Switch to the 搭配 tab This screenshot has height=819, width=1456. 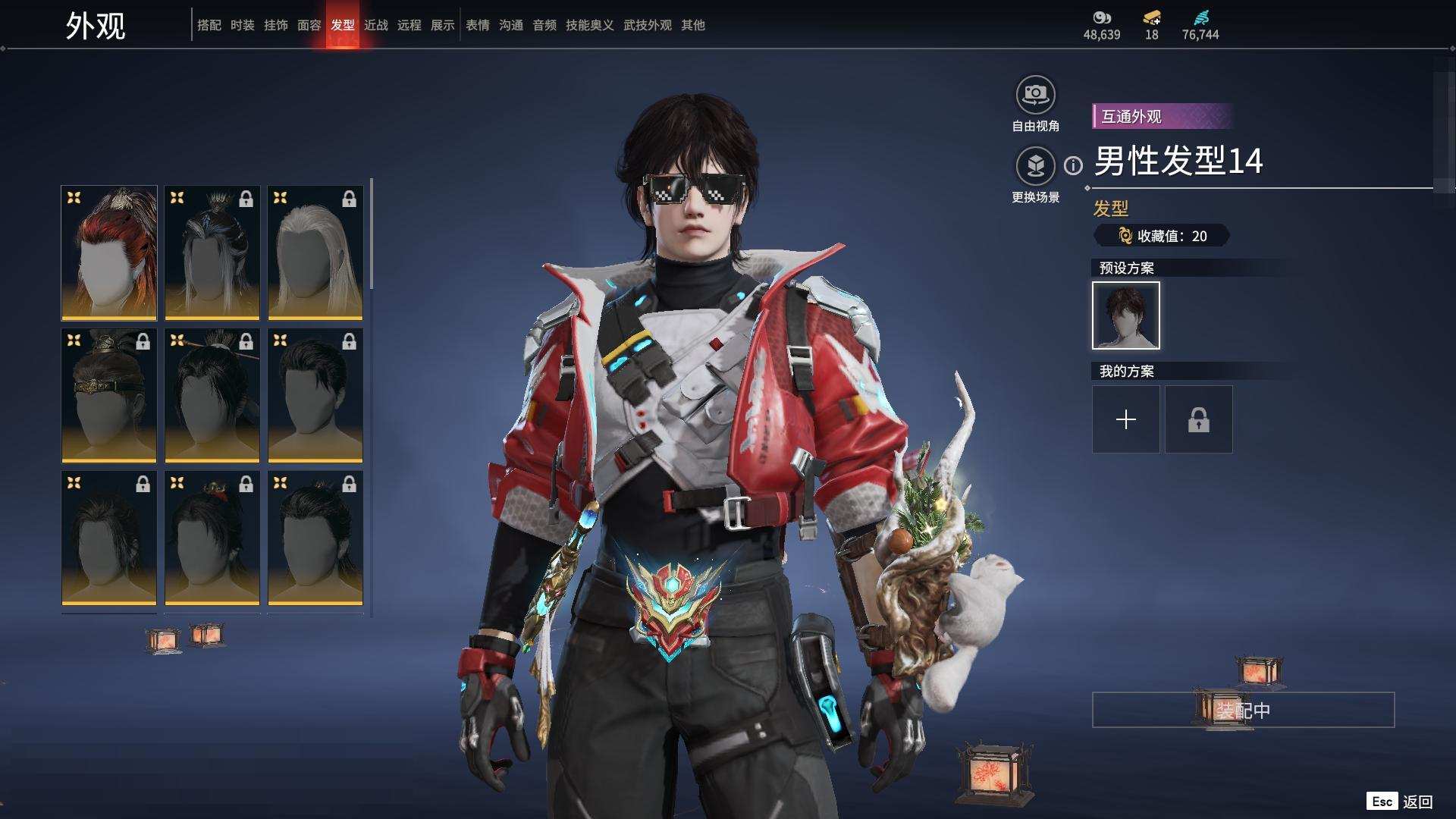pyautogui.click(x=209, y=25)
